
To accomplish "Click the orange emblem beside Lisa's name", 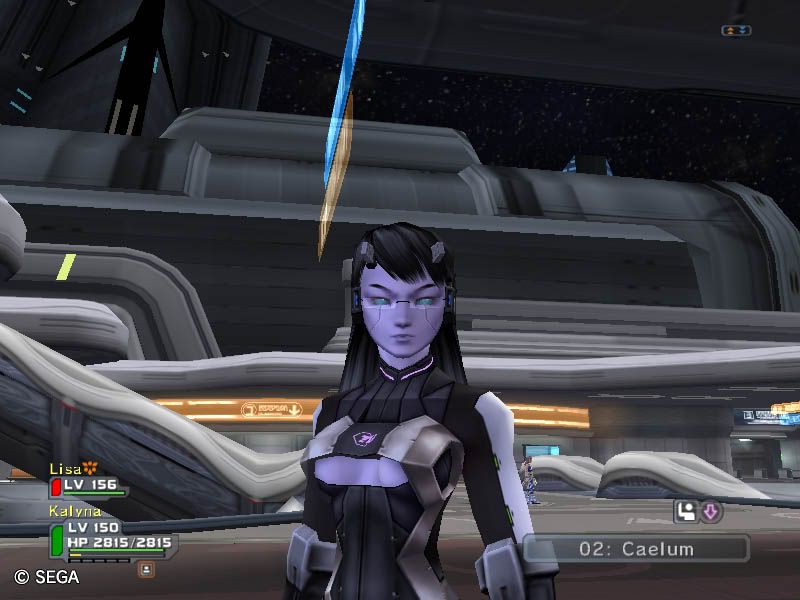I will coord(90,467).
